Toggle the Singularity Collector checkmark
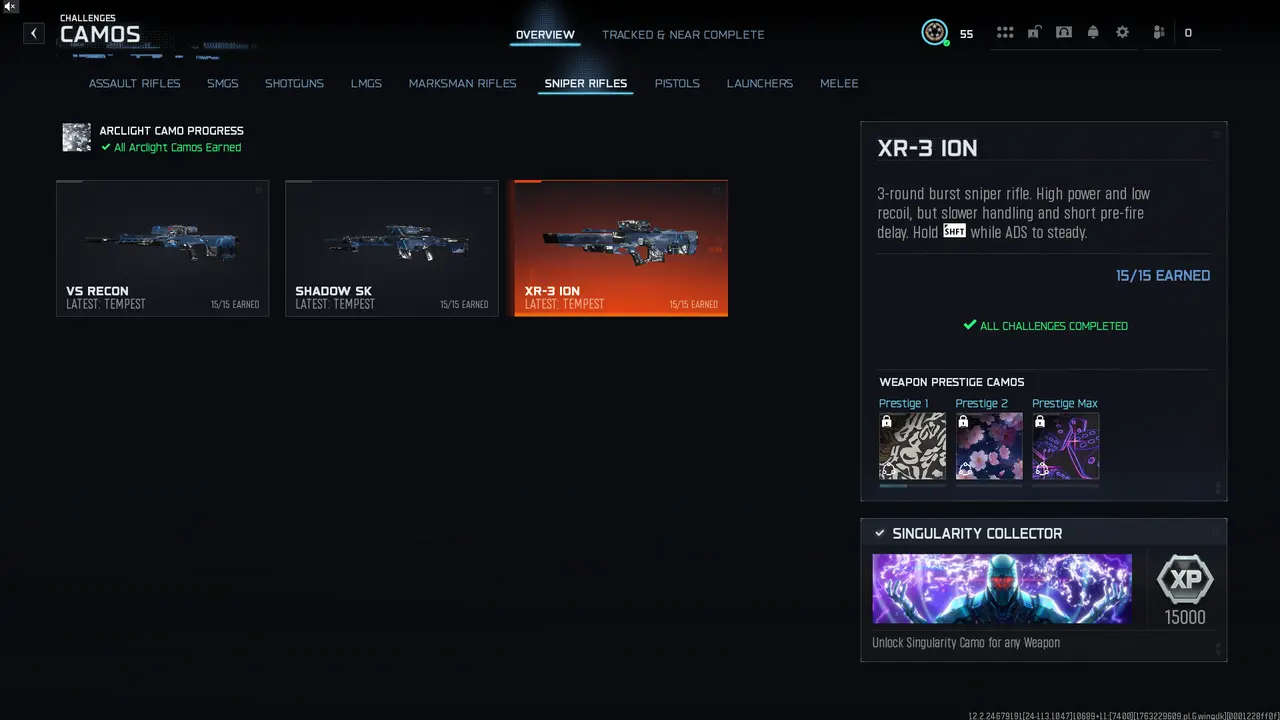Image resolution: width=1280 pixels, height=720 pixels. (880, 533)
